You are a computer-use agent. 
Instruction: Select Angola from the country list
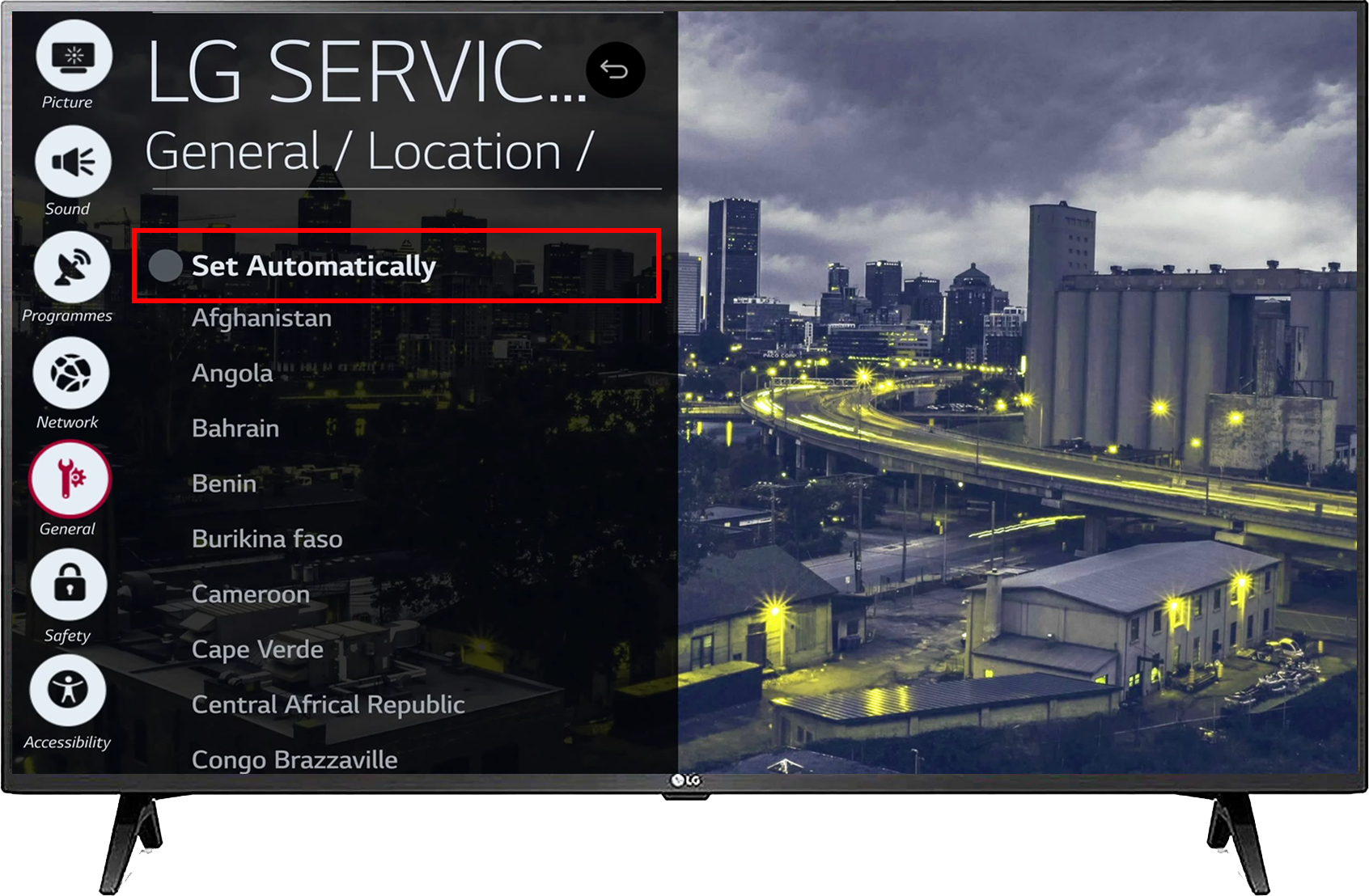pos(232,373)
